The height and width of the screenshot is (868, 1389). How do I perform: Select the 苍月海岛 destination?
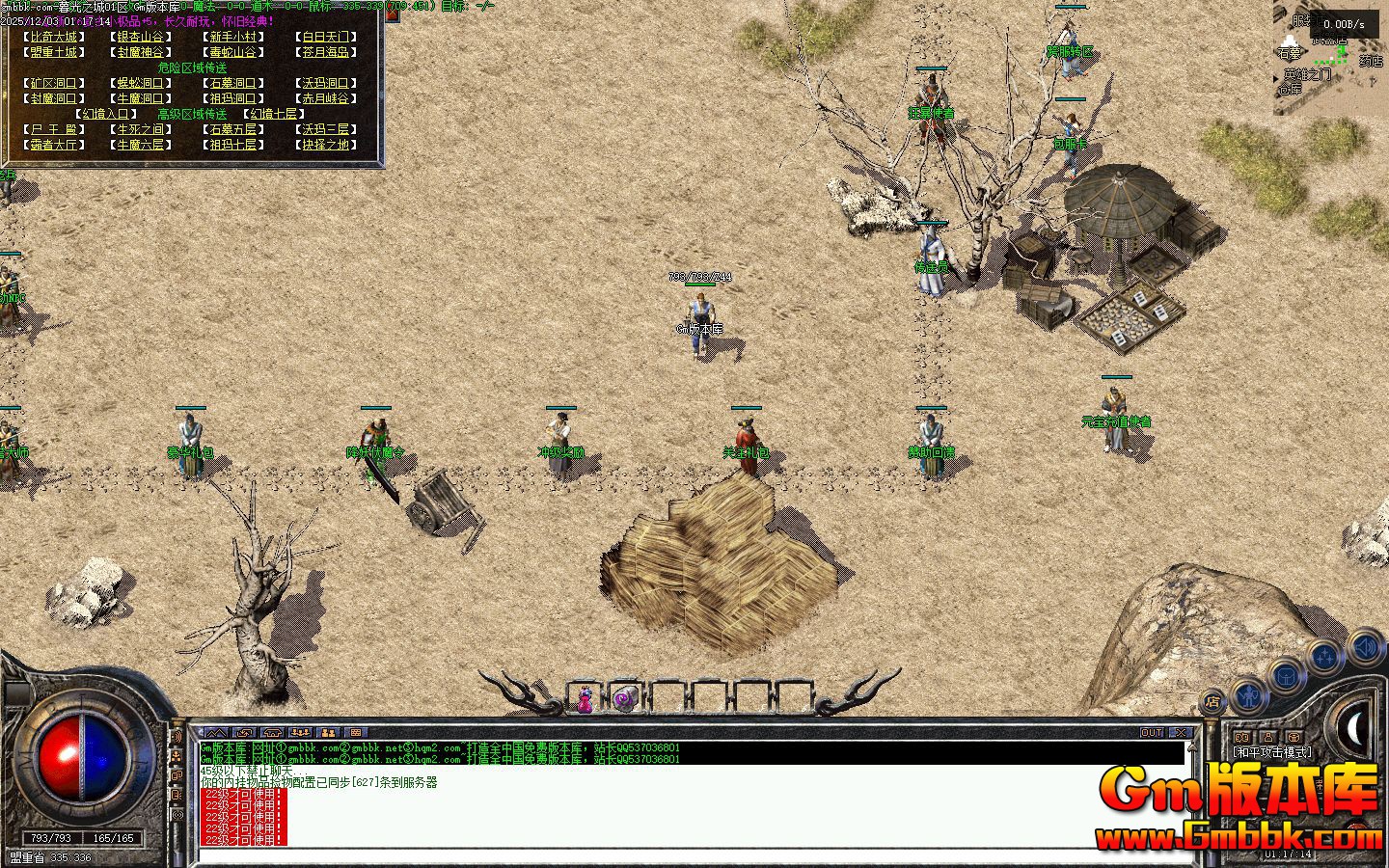[x=324, y=52]
